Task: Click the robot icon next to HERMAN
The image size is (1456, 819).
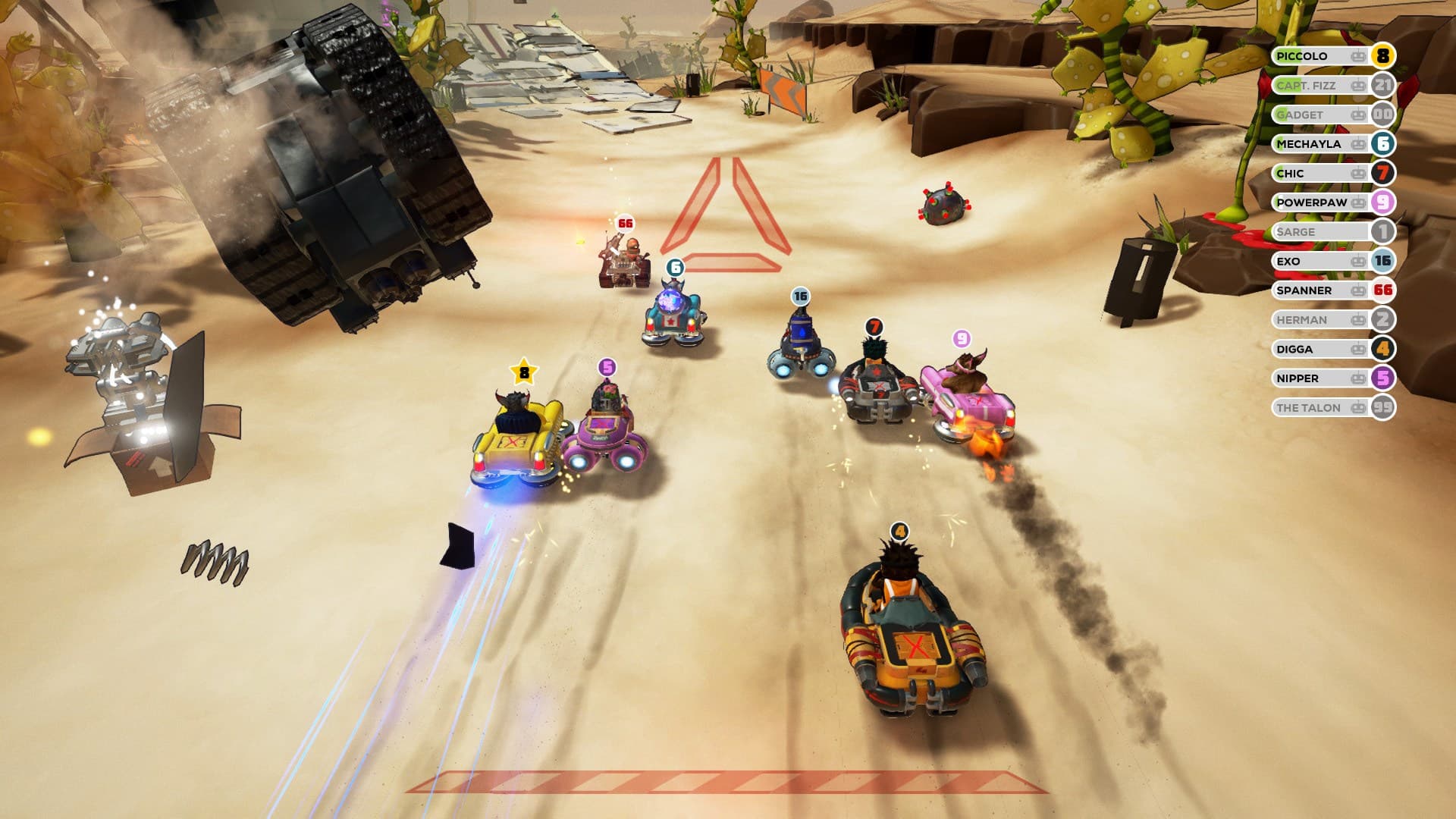Action: (1357, 319)
